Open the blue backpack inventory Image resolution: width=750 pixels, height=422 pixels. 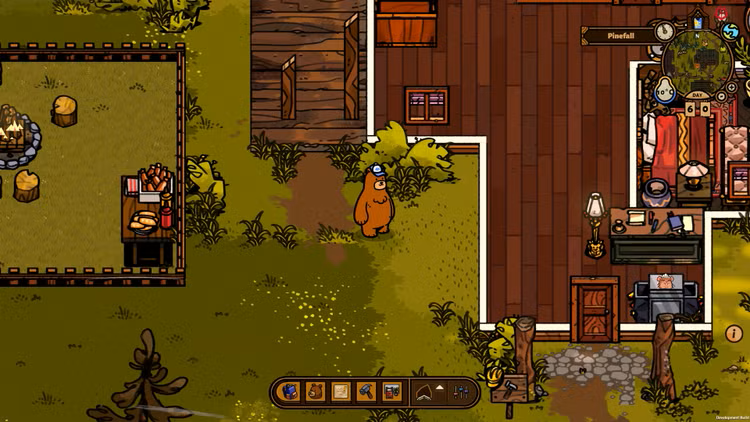(290, 391)
